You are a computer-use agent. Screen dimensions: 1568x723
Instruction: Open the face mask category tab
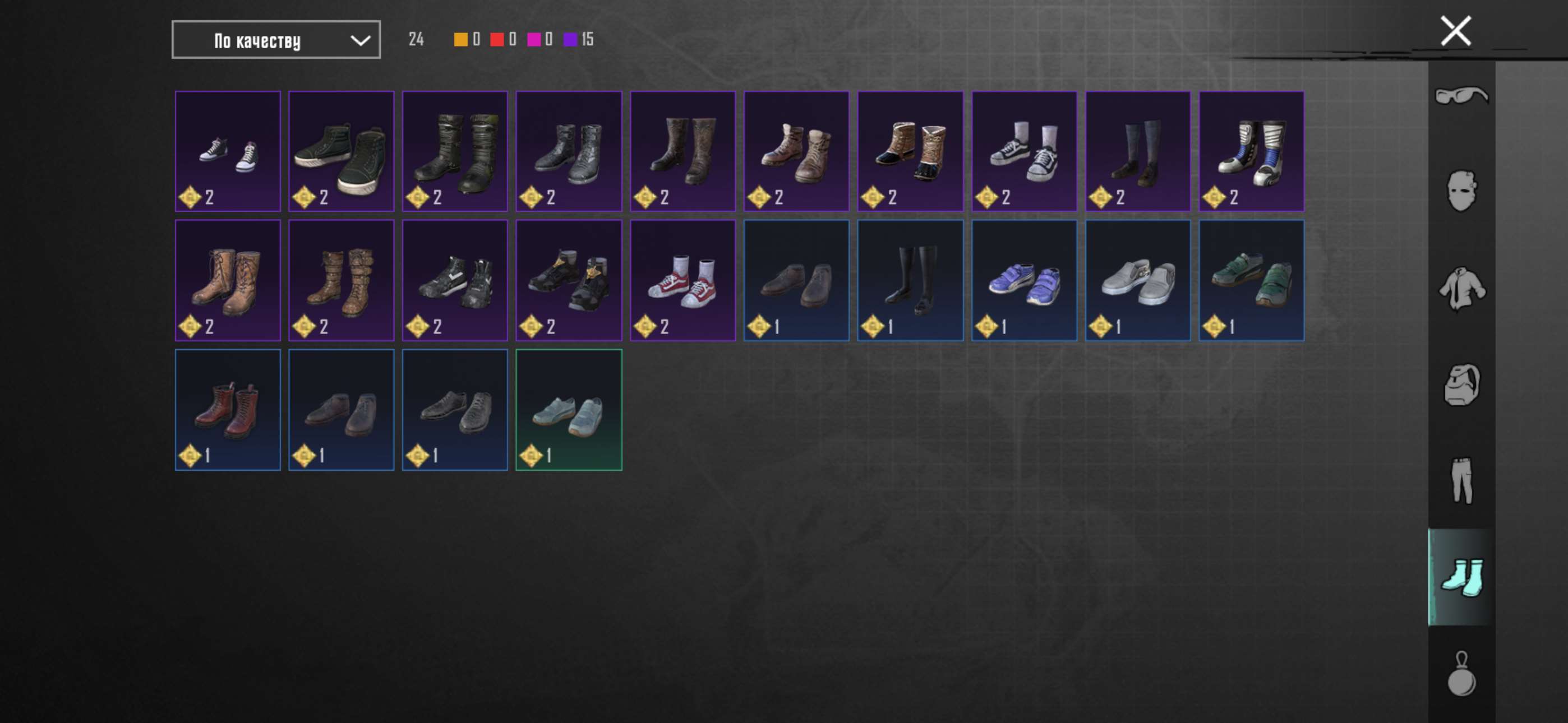[1461, 191]
